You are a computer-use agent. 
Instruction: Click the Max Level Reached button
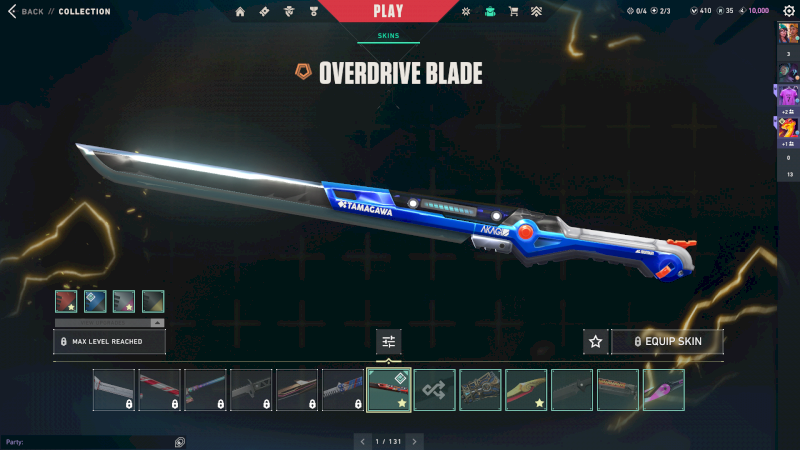(x=109, y=342)
